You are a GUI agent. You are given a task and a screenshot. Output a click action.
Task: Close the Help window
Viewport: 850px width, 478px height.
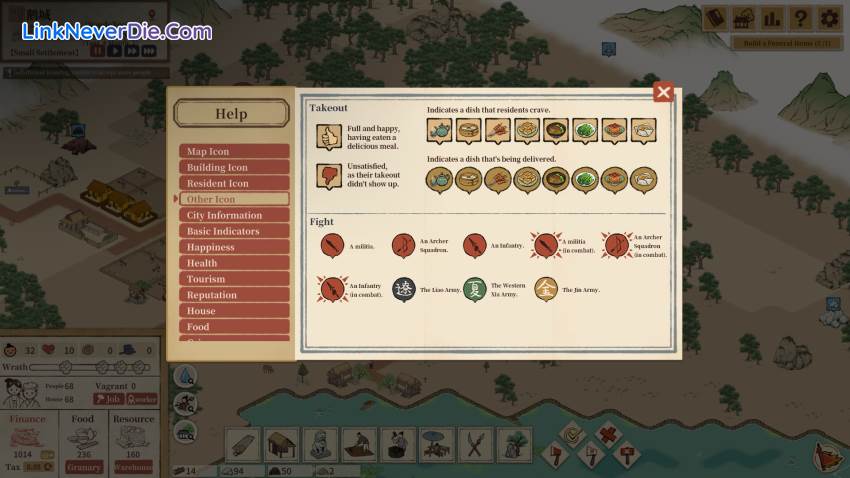pyautogui.click(x=663, y=93)
